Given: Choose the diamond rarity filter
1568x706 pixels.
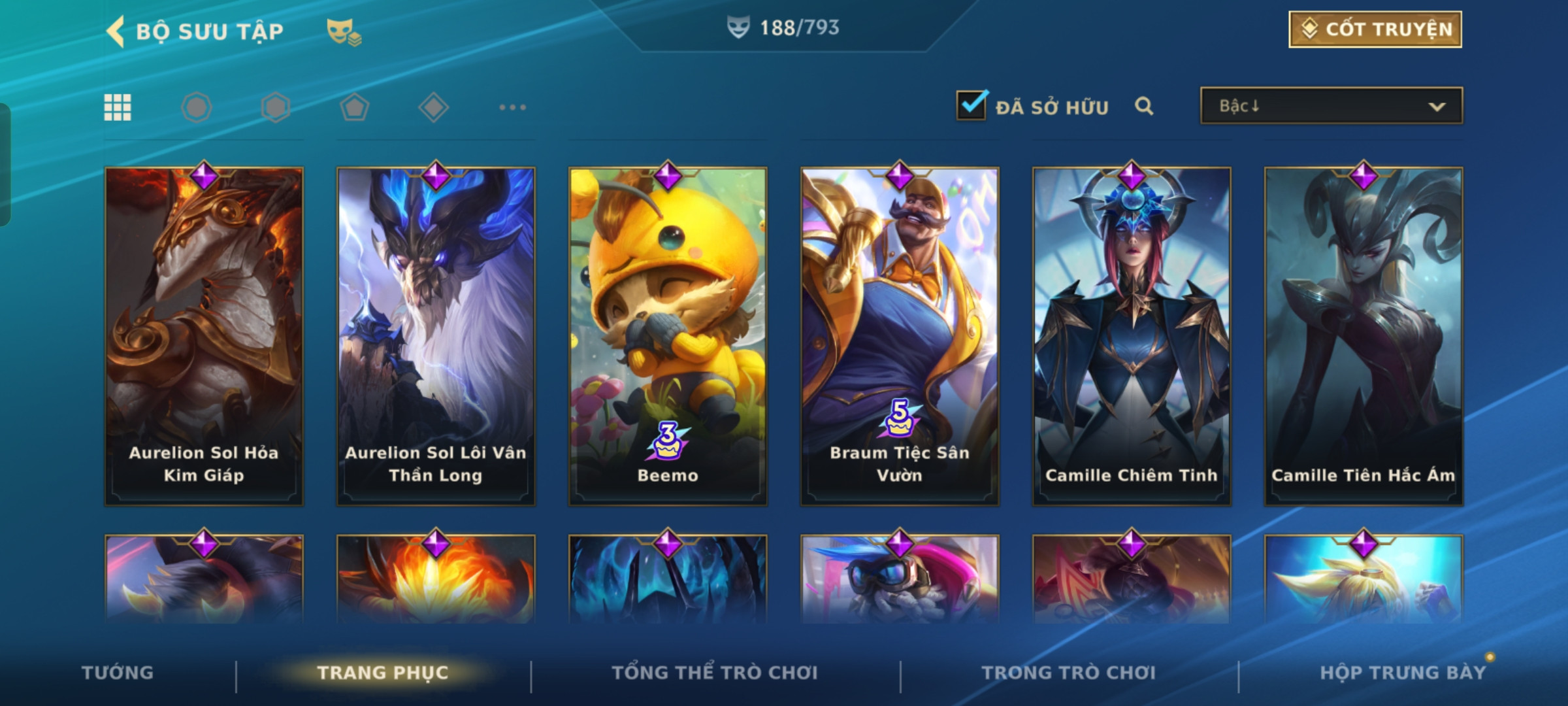Looking at the screenshot, I should point(433,107).
